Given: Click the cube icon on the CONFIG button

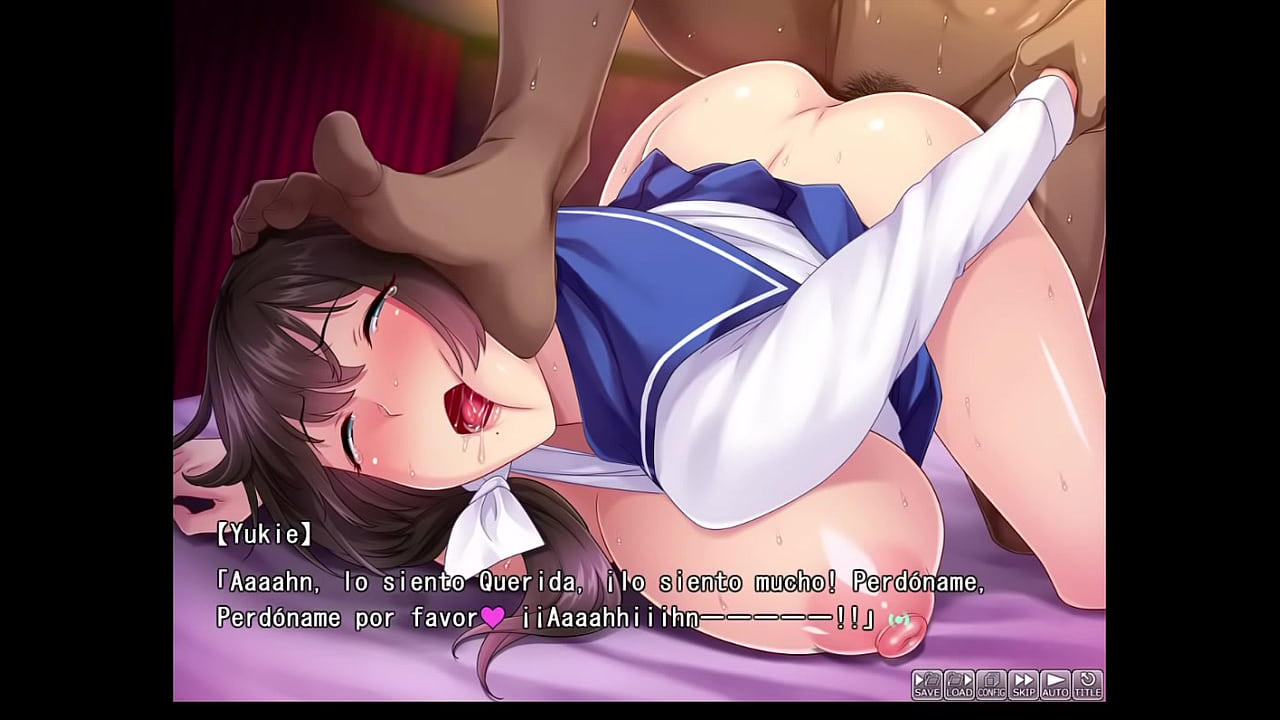Looking at the screenshot, I should pos(990,678).
